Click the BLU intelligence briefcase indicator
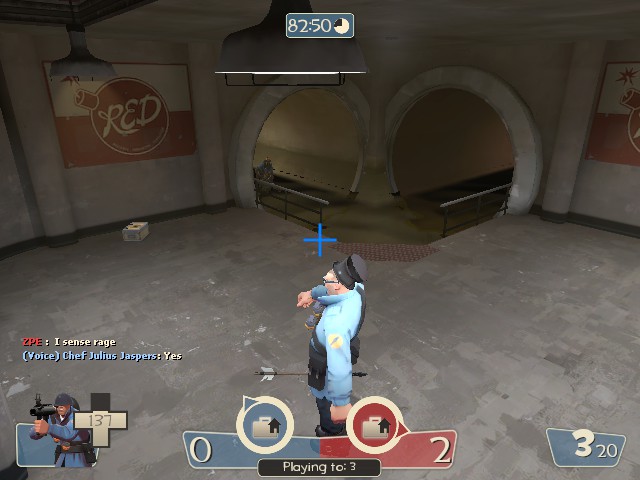 pyautogui.click(x=265, y=426)
